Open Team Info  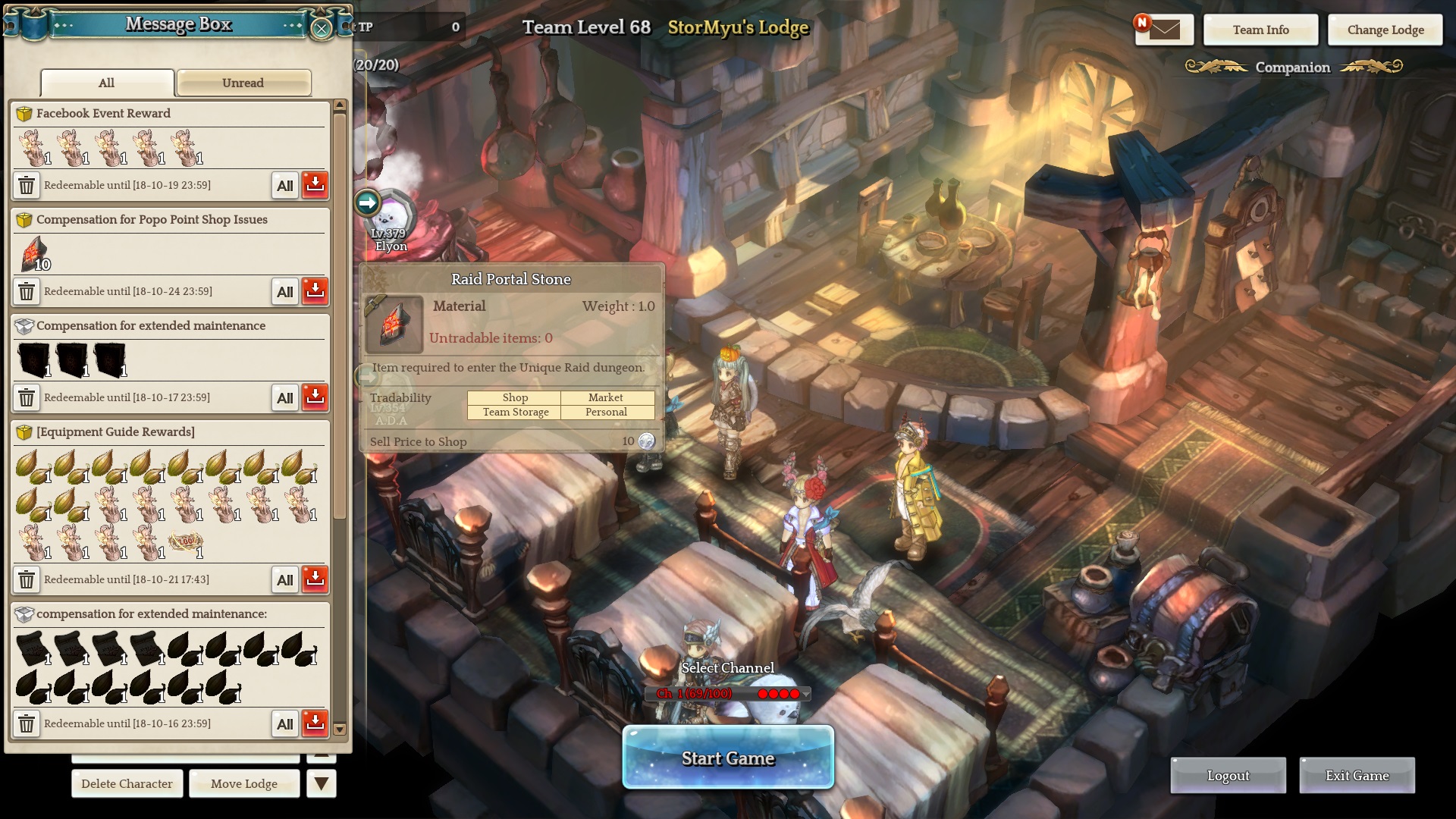pos(1260,30)
